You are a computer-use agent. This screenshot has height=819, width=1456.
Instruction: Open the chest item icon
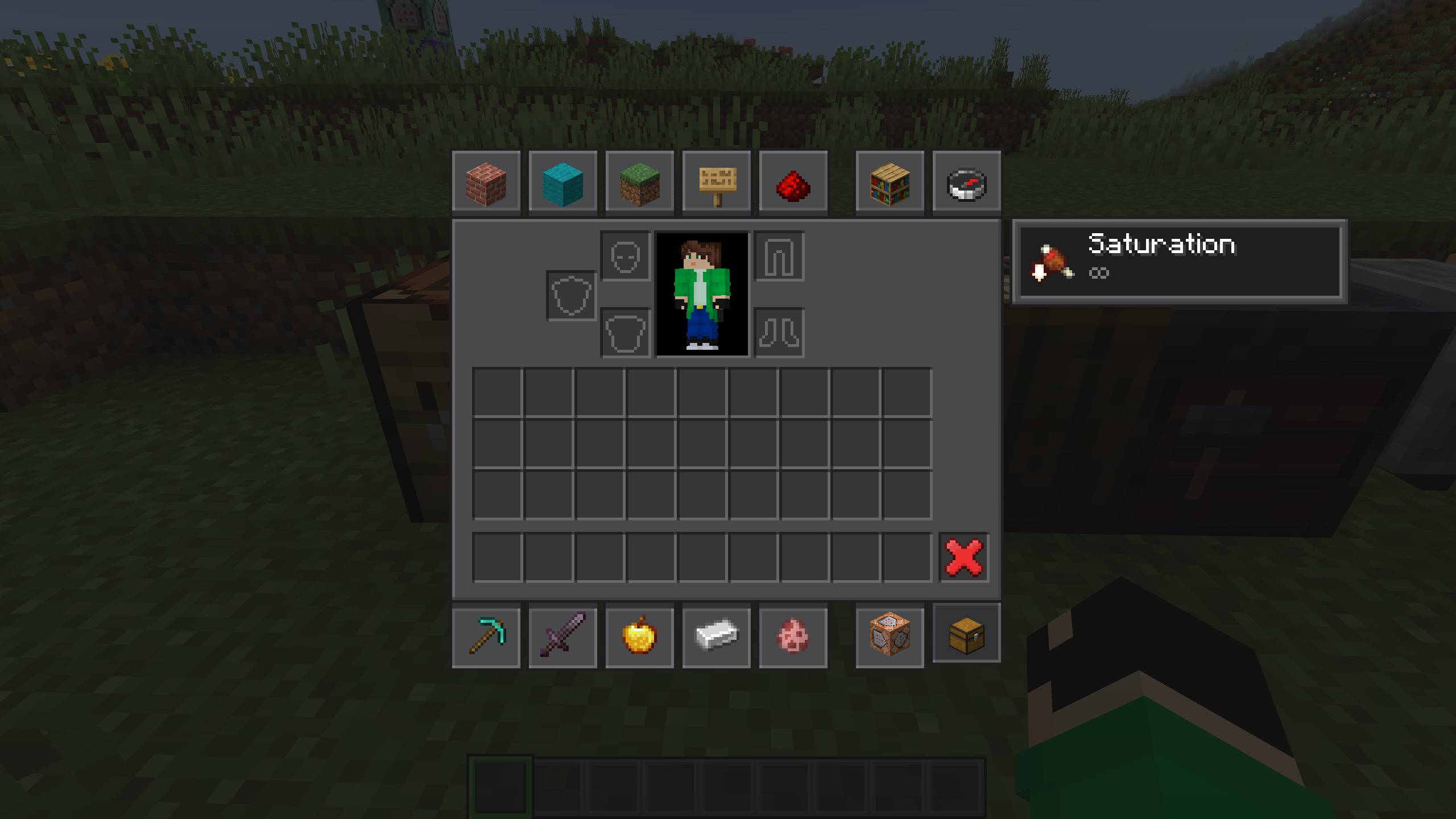(966, 635)
